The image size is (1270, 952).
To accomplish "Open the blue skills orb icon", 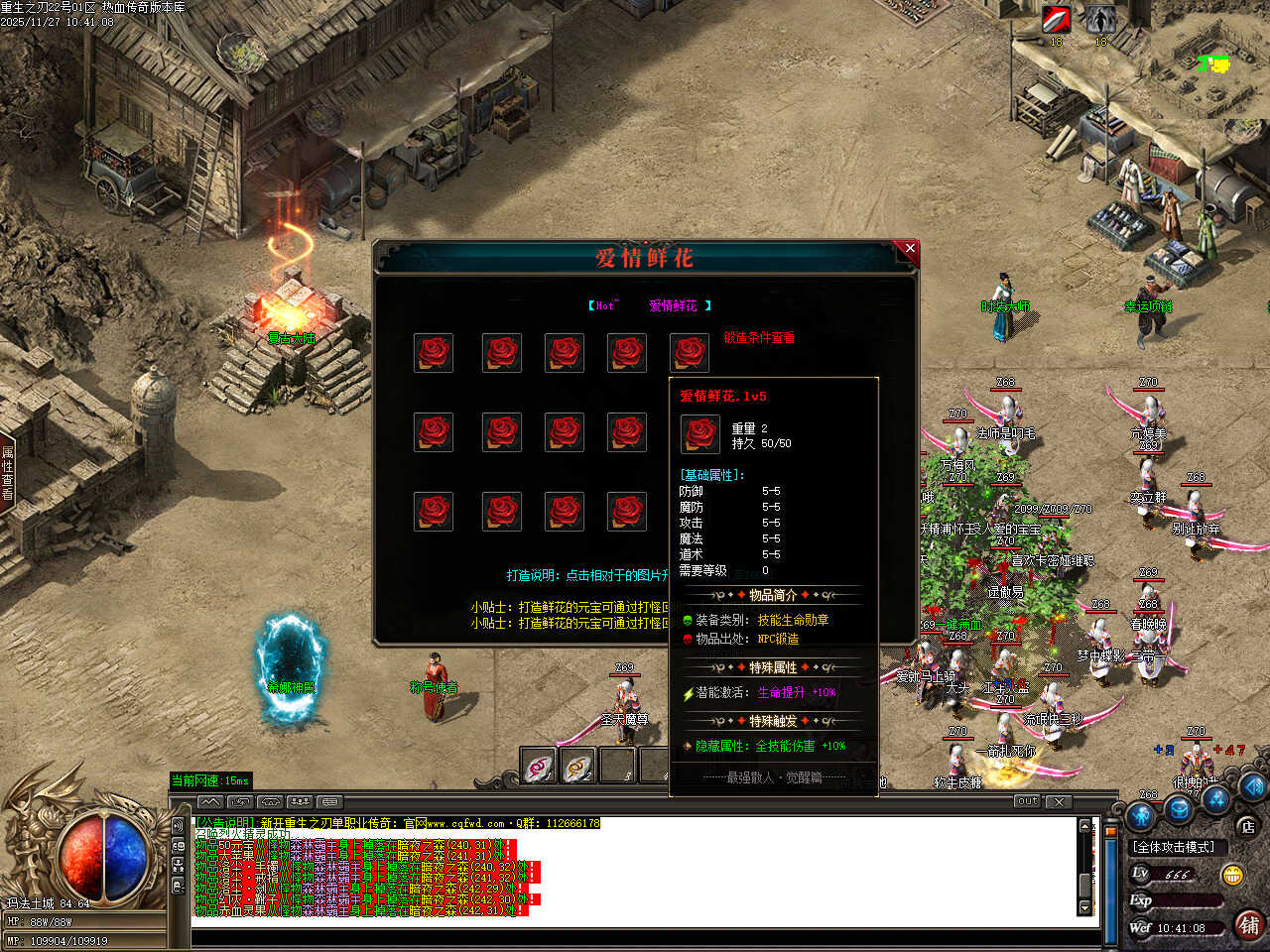I will 1216,799.
